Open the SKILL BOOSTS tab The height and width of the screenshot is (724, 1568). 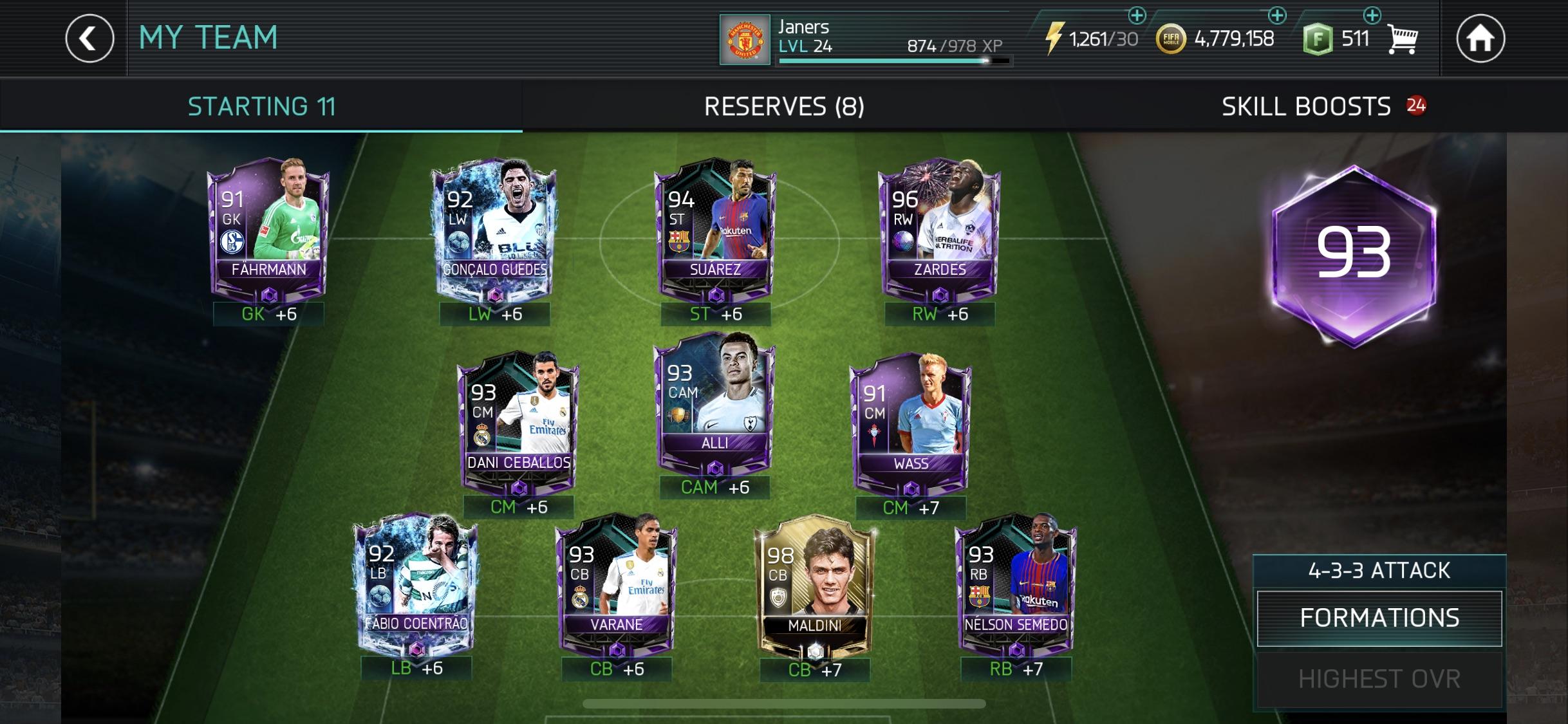[1314, 105]
